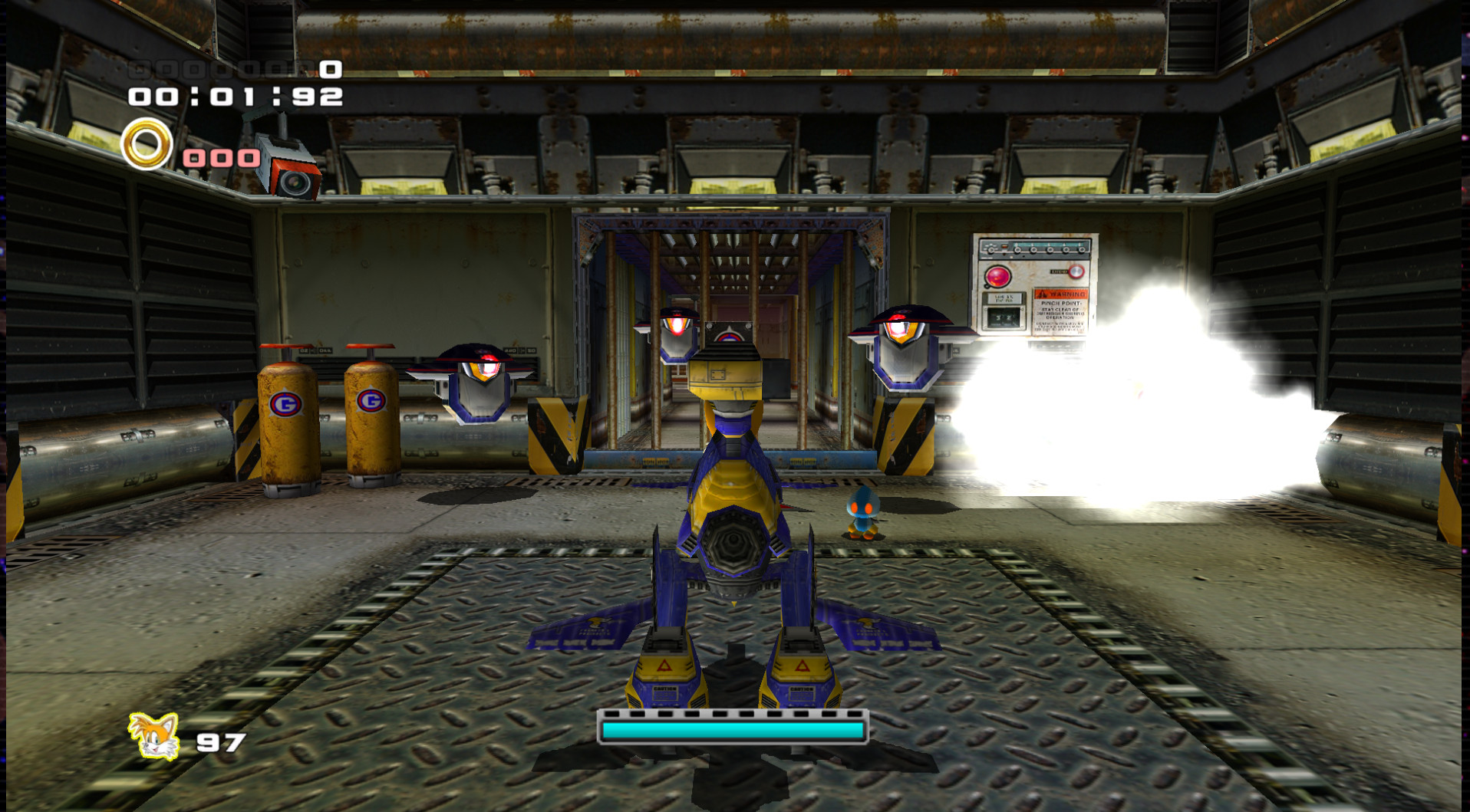Click the score digit zero at the top
The width and height of the screenshot is (1470, 812).
(x=330, y=68)
